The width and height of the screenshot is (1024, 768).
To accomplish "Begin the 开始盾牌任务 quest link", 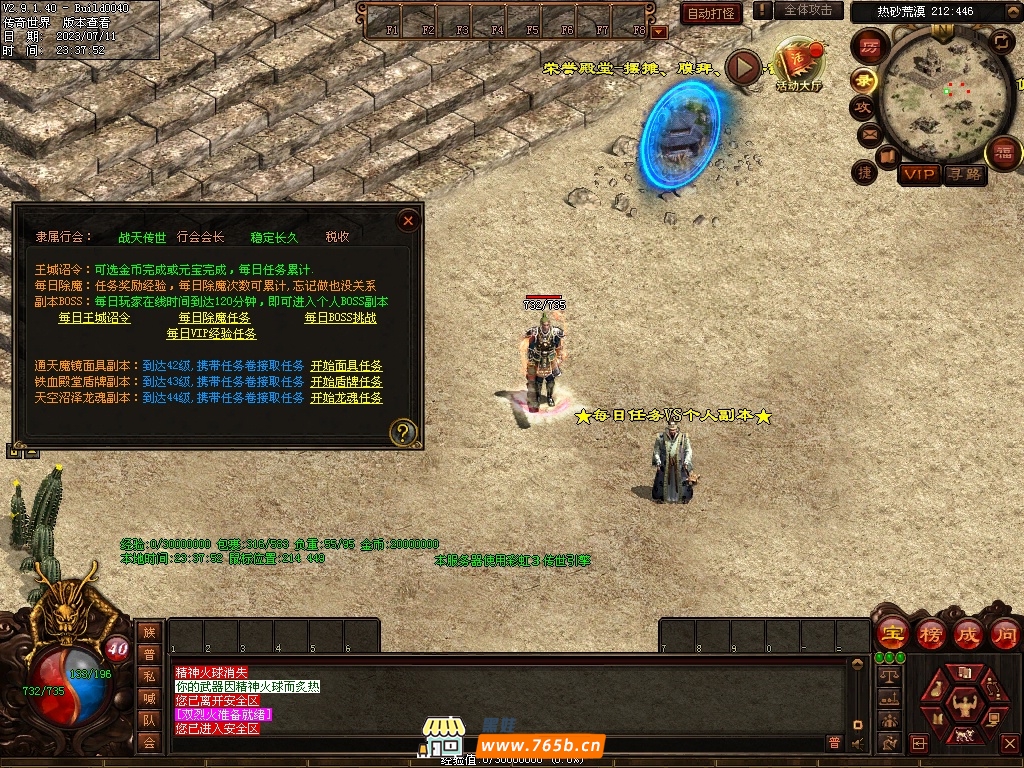I will pos(346,382).
